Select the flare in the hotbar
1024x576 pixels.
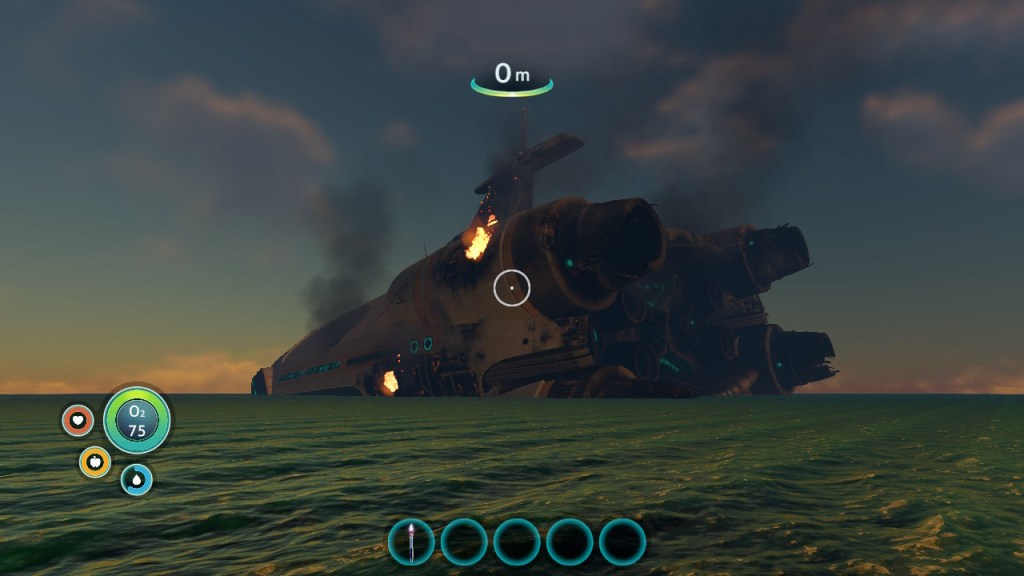click(x=411, y=542)
